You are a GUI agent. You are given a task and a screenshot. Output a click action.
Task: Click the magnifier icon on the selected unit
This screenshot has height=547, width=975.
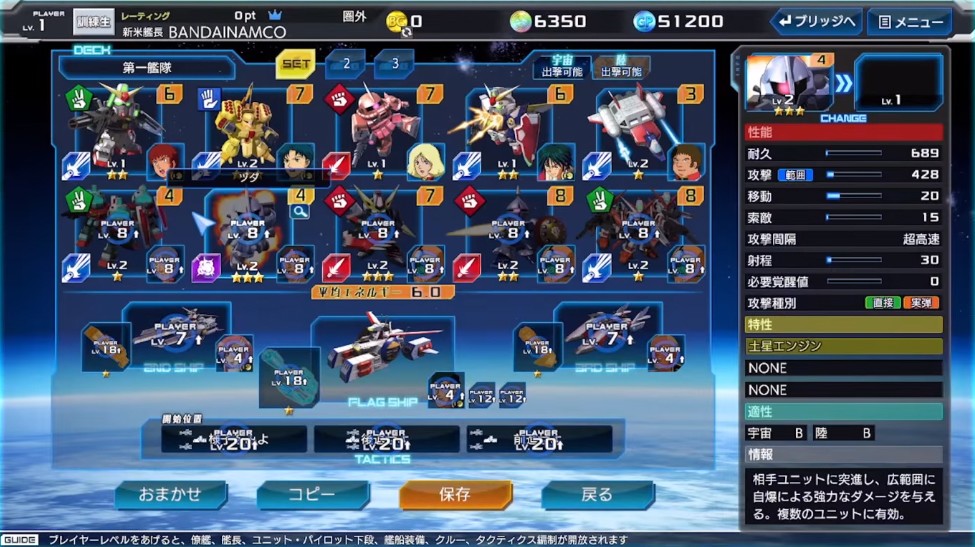[299, 211]
